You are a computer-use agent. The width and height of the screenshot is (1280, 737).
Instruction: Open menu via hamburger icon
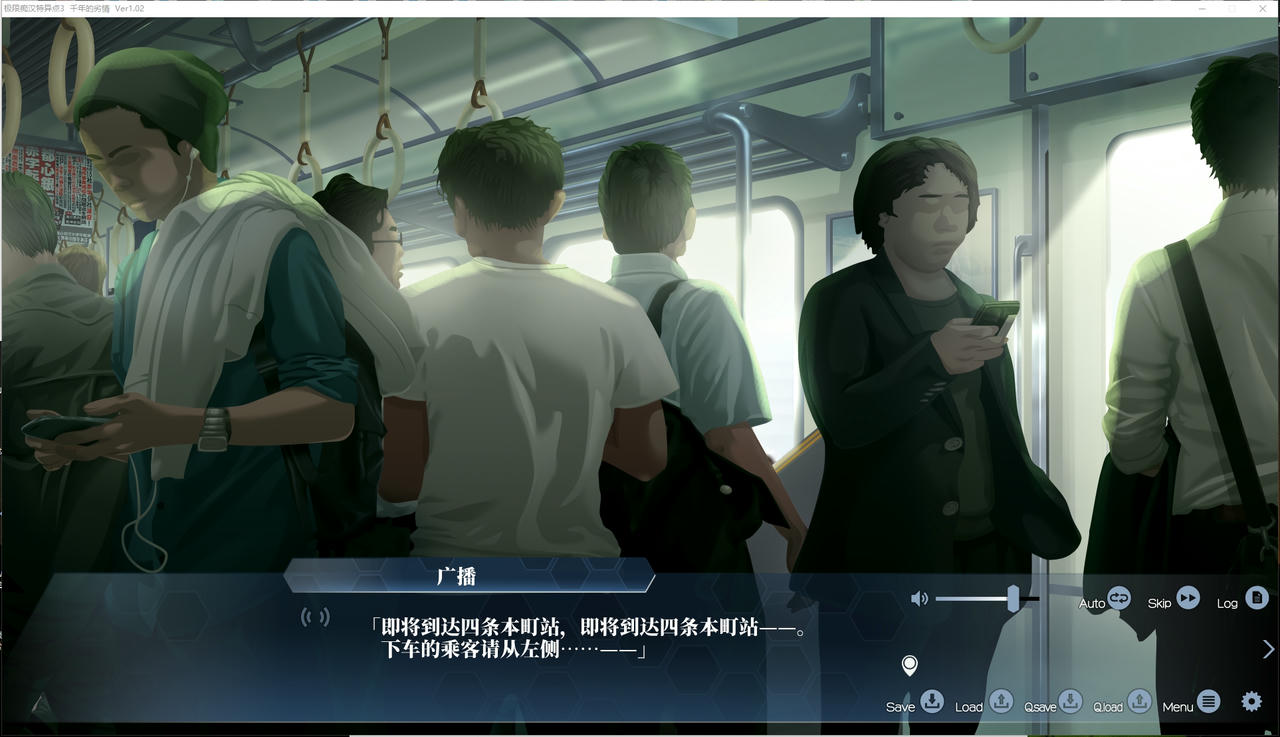pyautogui.click(x=1209, y=700)
